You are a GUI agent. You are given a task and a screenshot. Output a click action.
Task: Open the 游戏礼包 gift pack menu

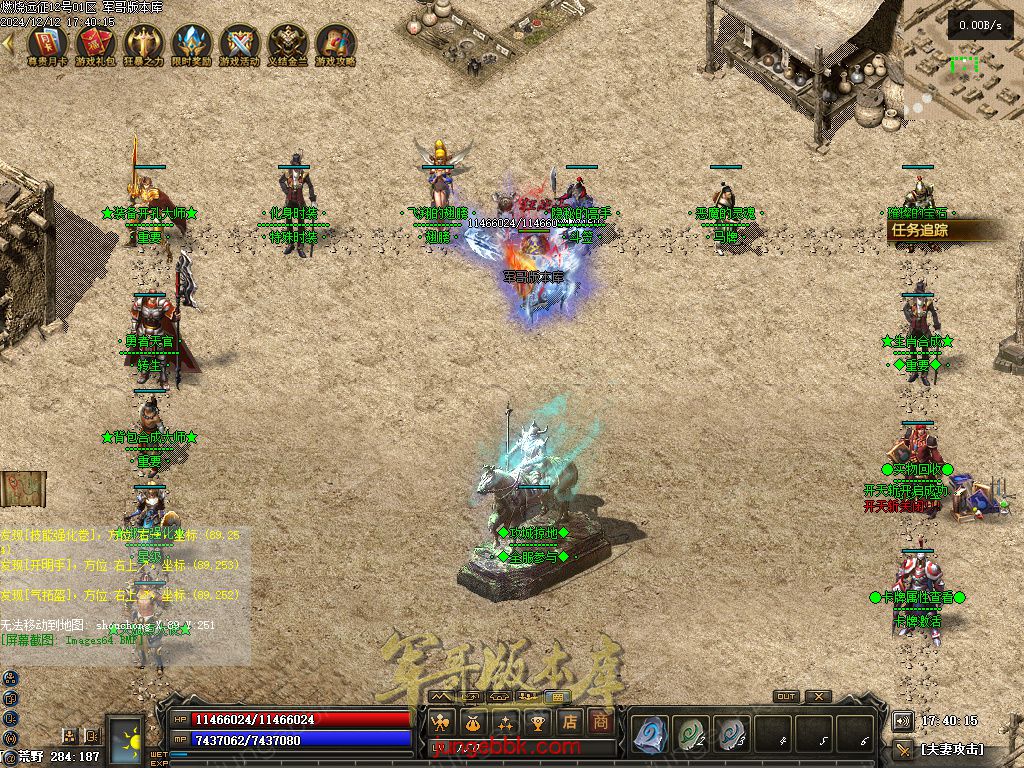(95, 44)
